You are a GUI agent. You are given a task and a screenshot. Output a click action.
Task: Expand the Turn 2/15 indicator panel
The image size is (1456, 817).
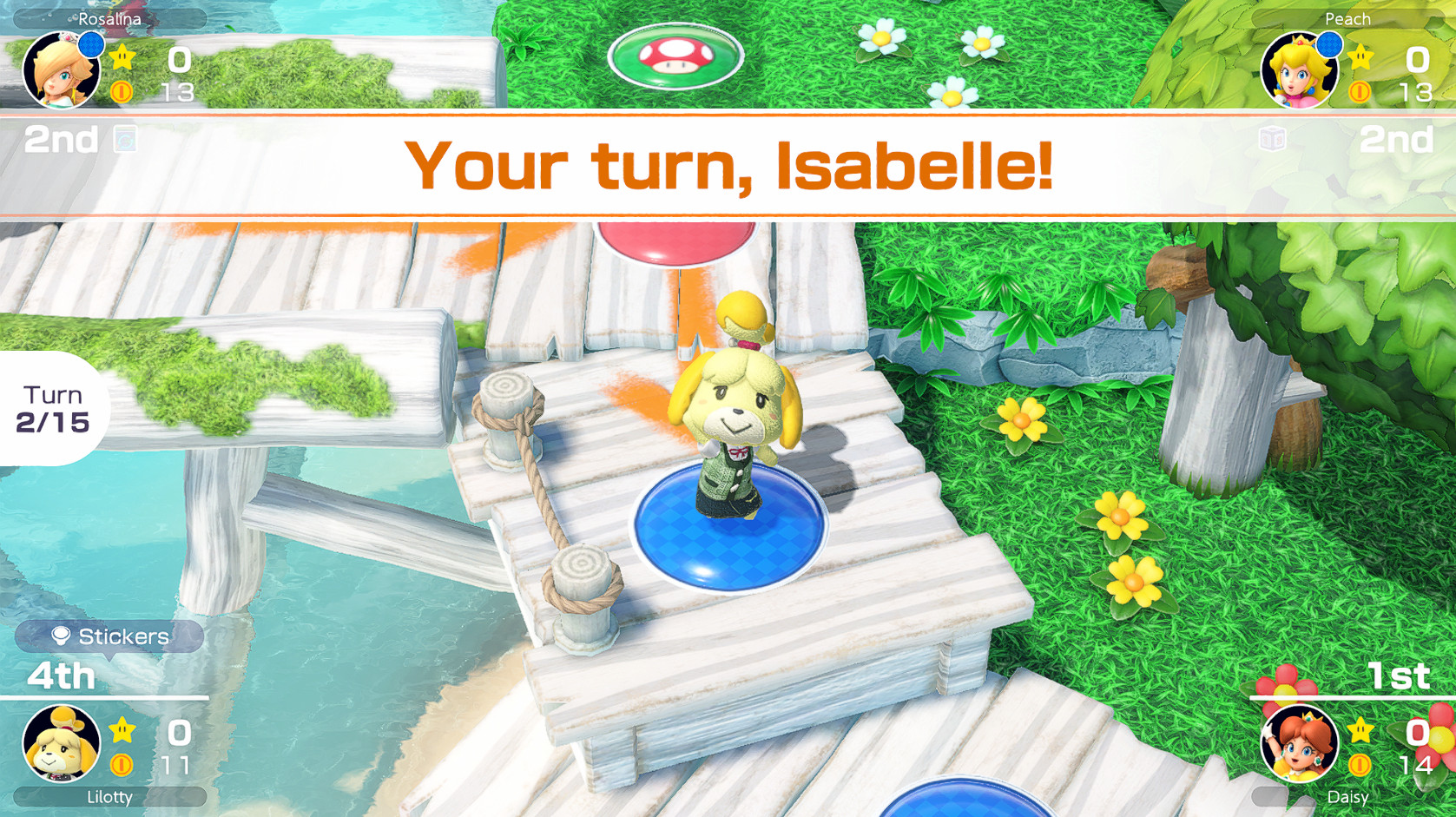point(54,409)
